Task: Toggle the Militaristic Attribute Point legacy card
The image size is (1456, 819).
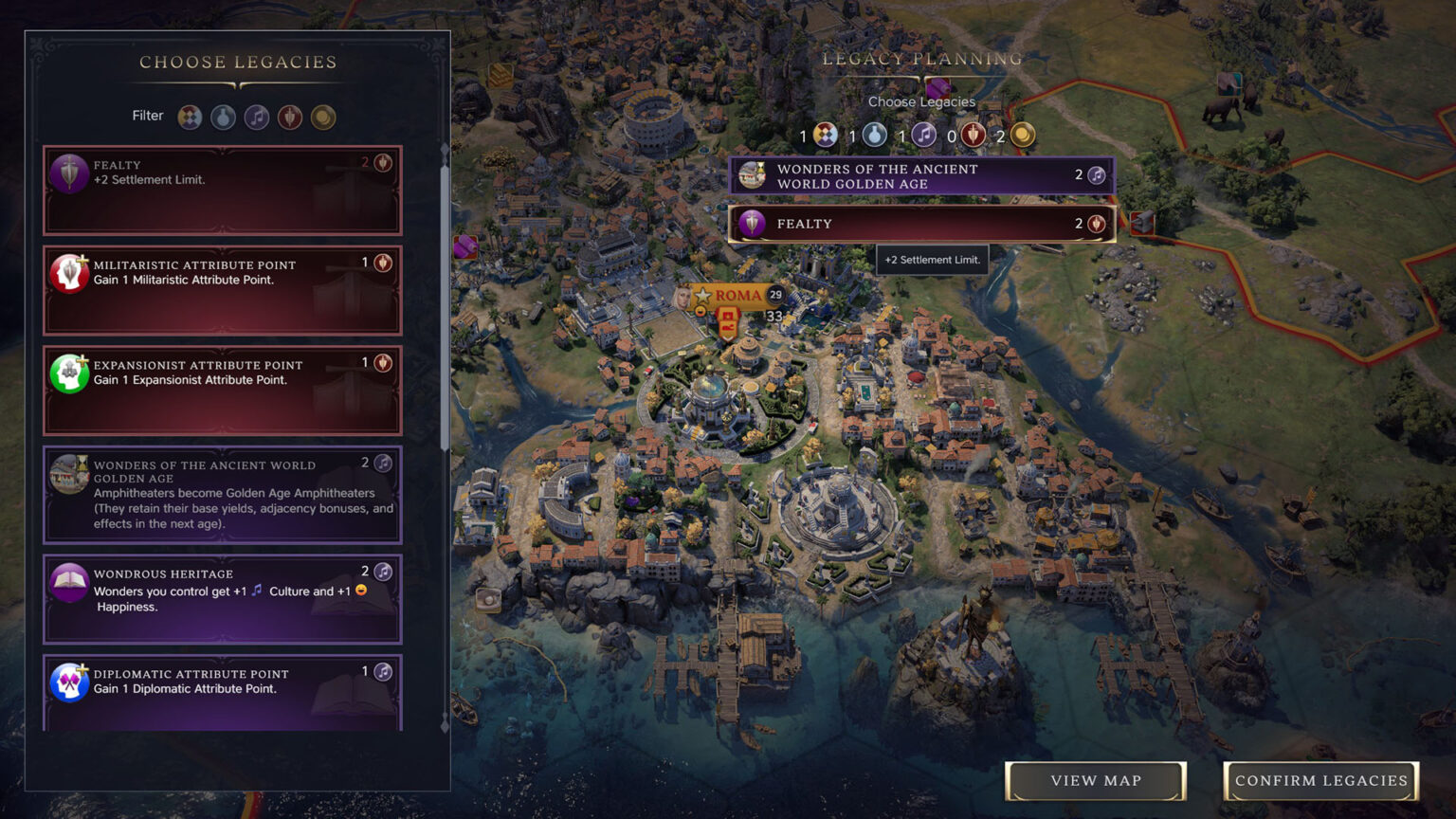Action: pos(222,289)
